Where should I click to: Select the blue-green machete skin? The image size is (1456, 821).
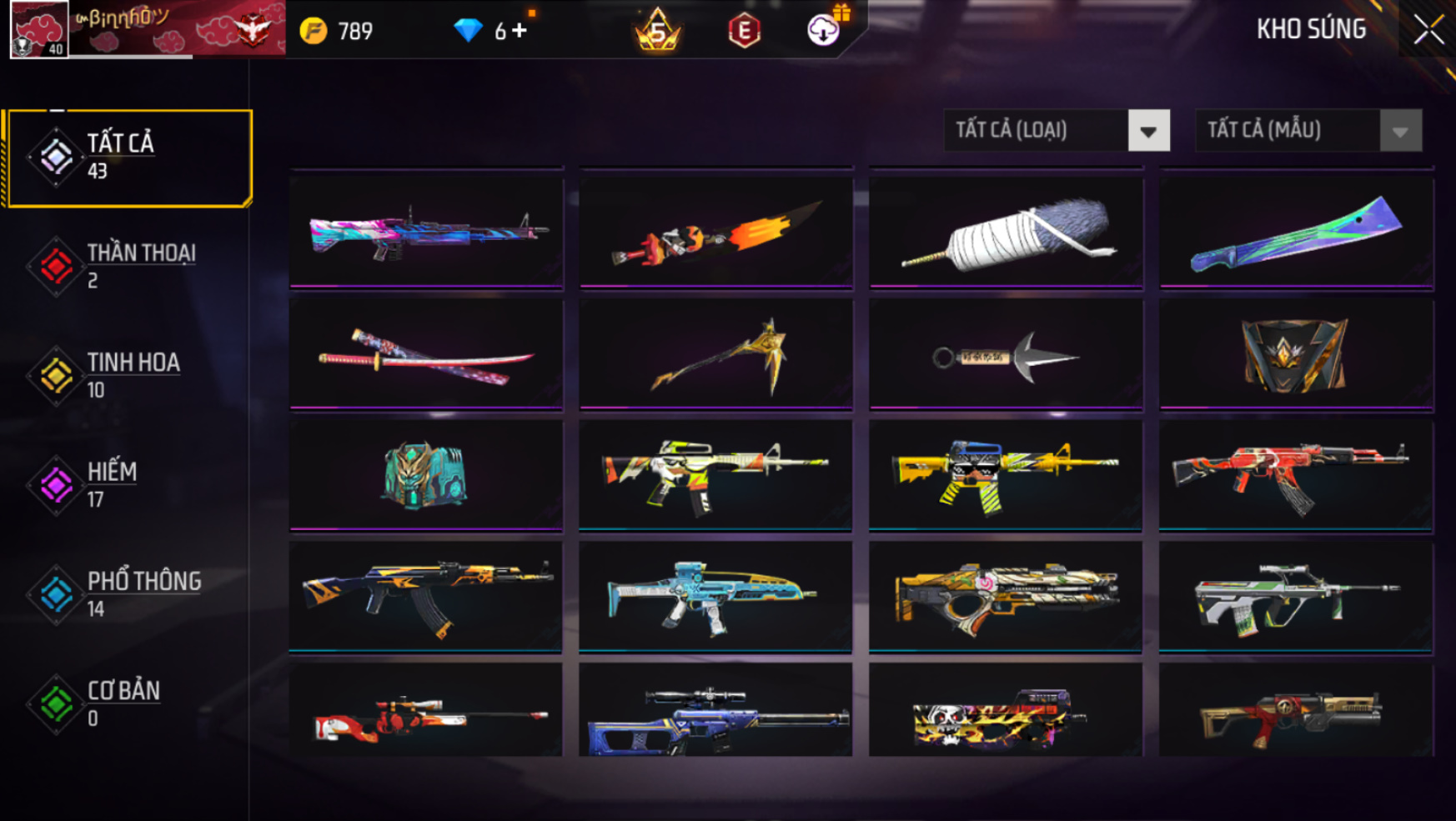tap(1296, 233)
